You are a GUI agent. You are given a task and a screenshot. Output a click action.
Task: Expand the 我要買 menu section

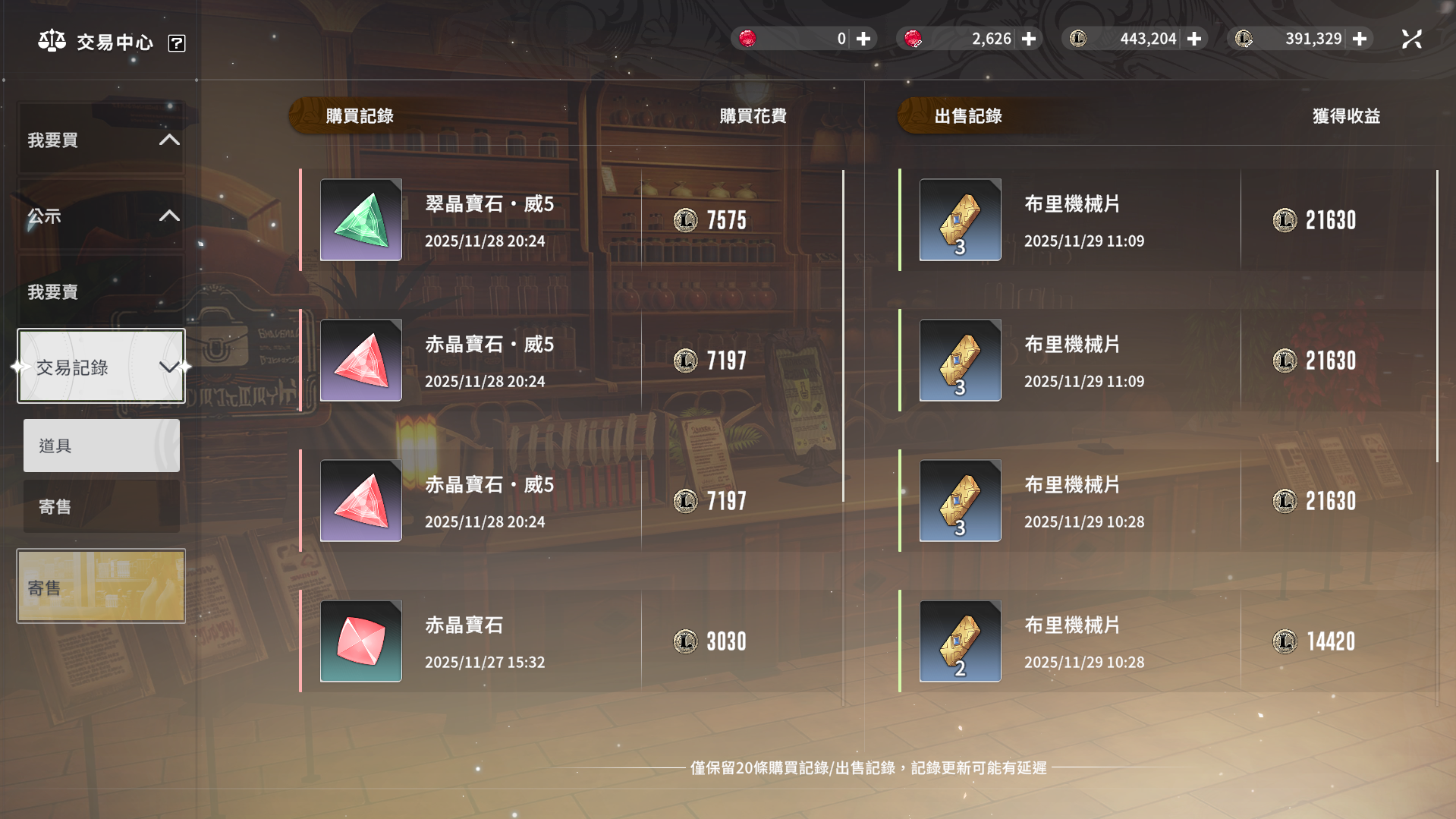[x=101, y=140]
